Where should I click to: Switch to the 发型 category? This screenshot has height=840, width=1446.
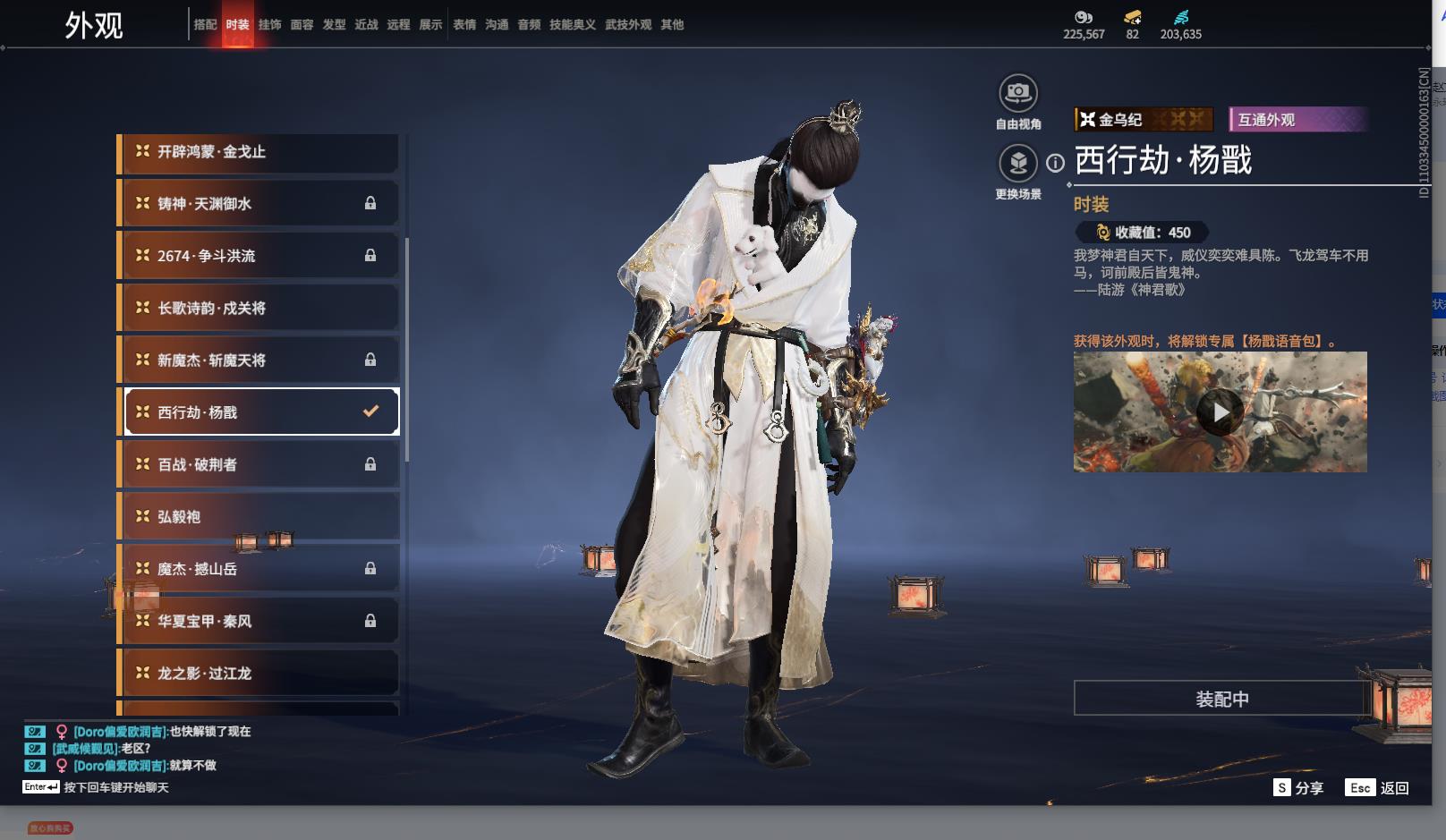[334, 25]
